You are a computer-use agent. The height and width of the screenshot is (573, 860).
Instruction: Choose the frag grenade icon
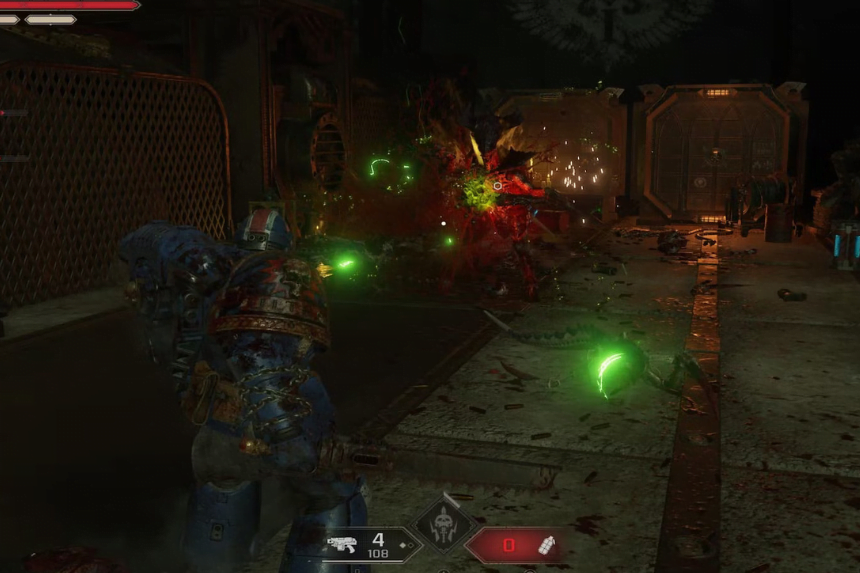pyautogui.click(x=546, y=545)
